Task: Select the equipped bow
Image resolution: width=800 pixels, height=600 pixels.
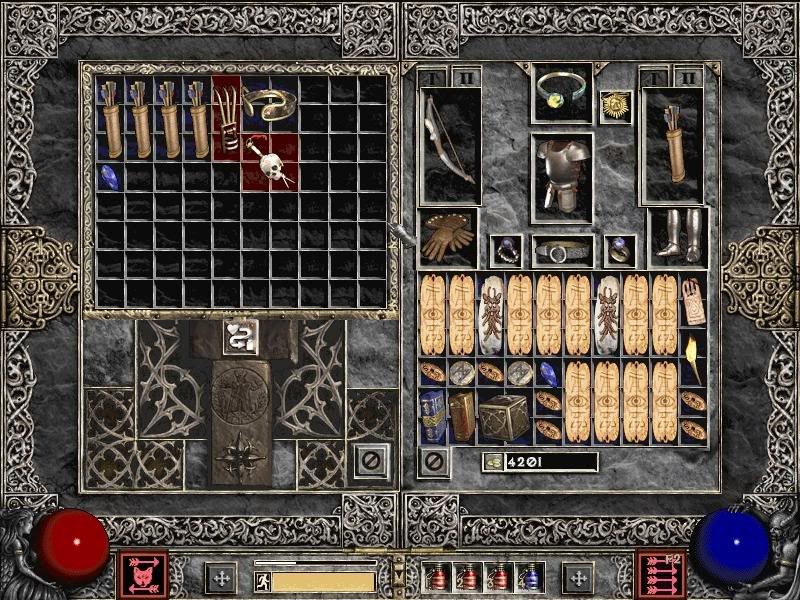Action: click(x=448, y=147)
